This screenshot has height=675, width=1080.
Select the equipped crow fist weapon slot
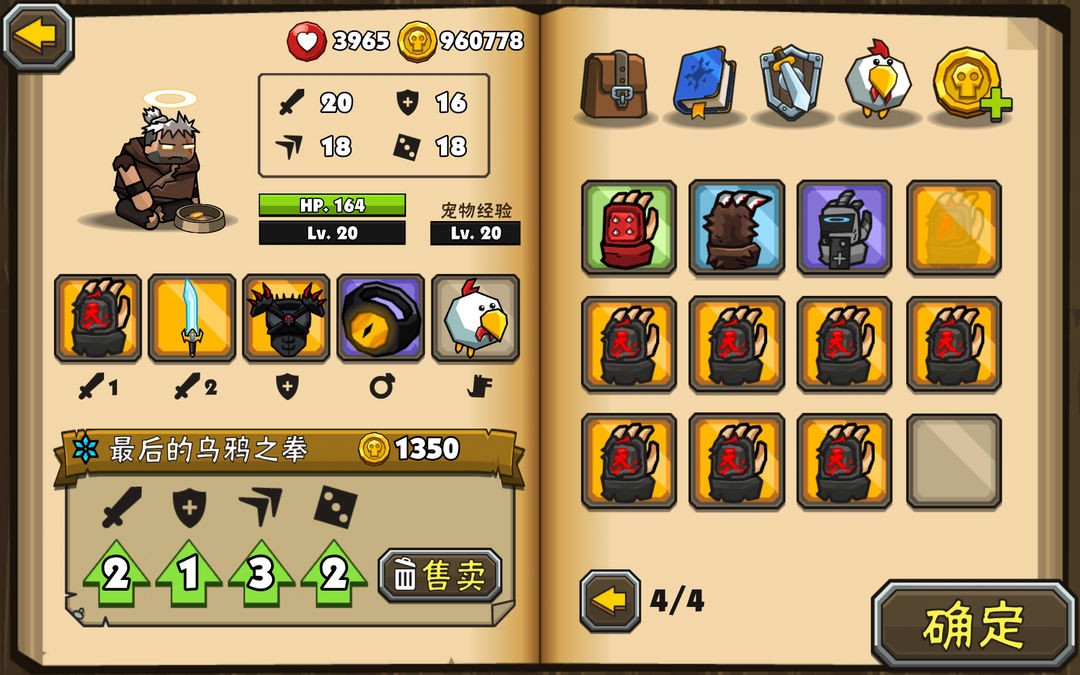(x=98, y=318)
